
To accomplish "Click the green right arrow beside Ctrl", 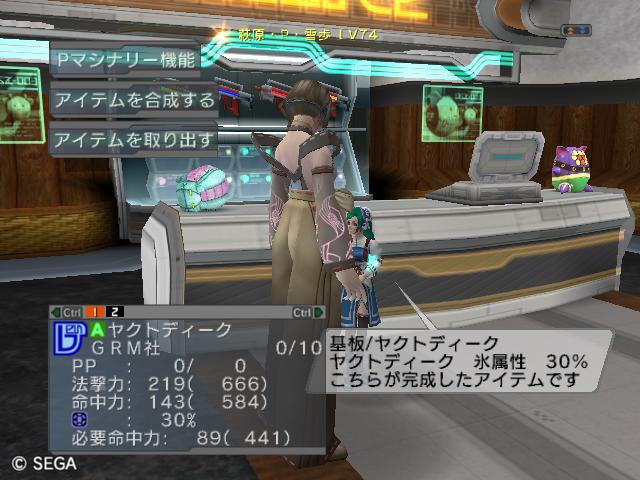I will [318, 312].
